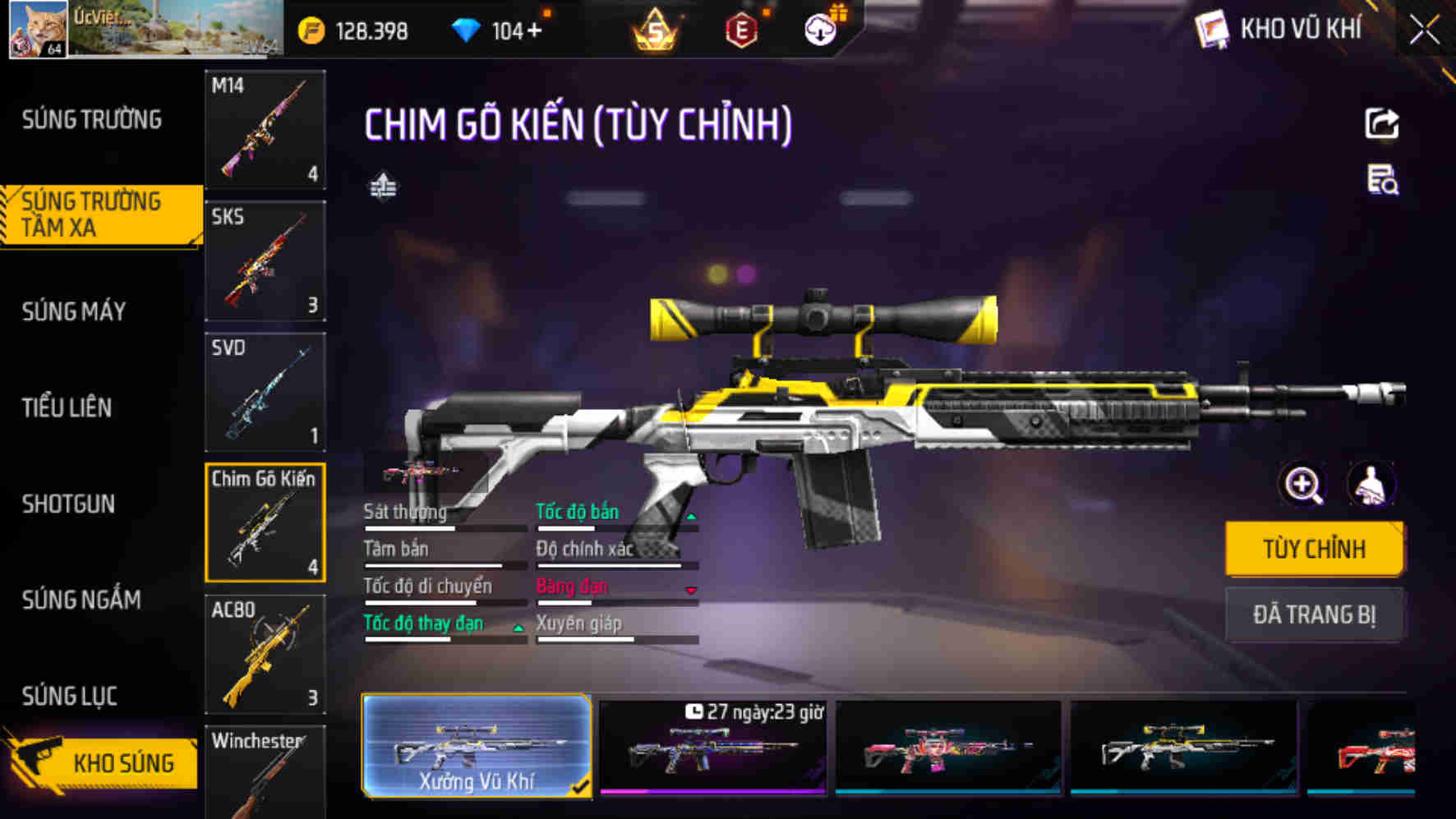Select the SVD rifle from the list
Screen dimensions: 1456x819
tap(265, 393)
